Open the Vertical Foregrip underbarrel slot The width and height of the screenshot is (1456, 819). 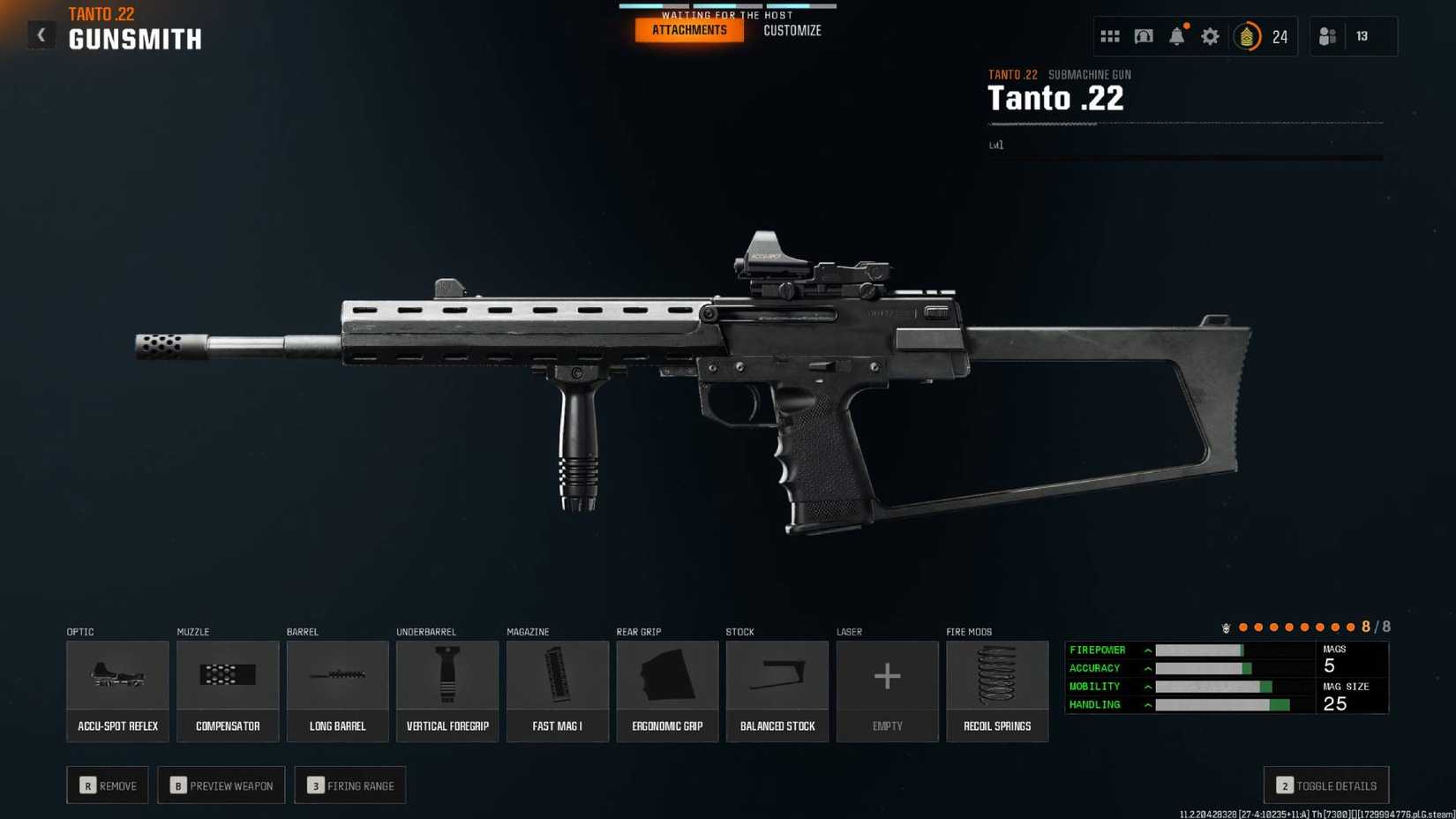coord(447,690)
